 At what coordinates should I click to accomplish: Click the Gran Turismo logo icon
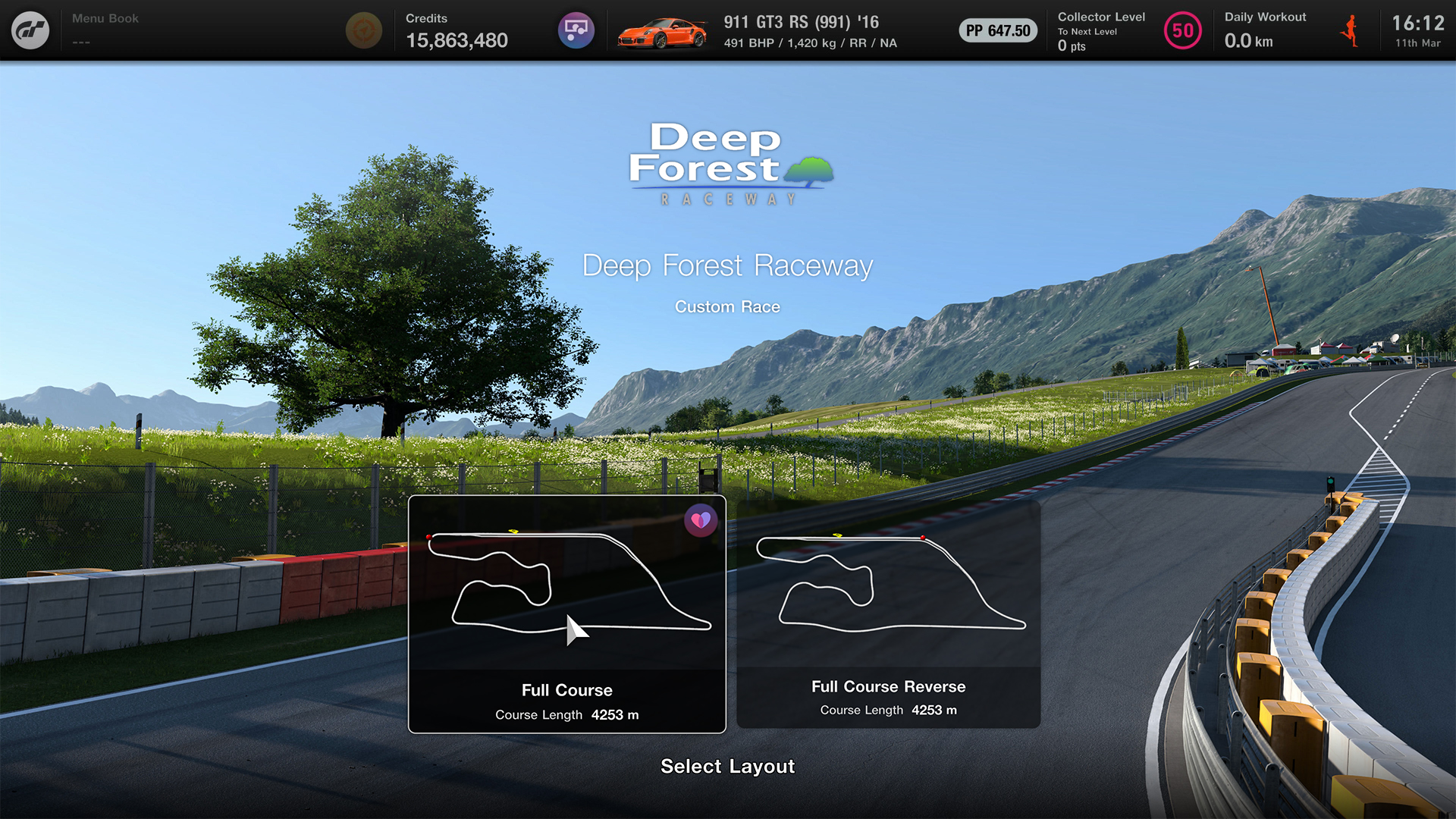point(30,30)
